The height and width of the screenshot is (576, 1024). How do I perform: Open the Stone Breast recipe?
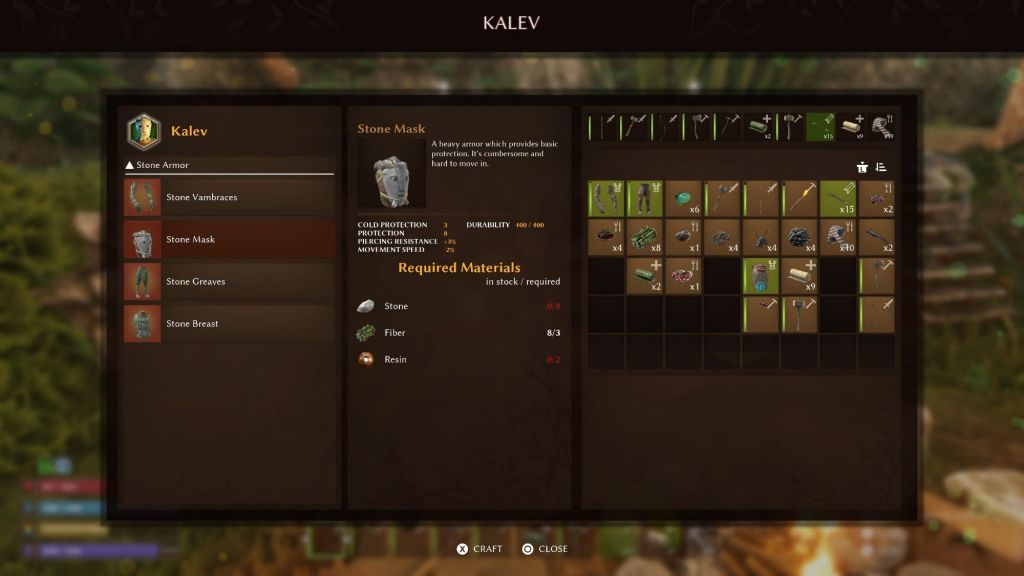tap(228, 323)
